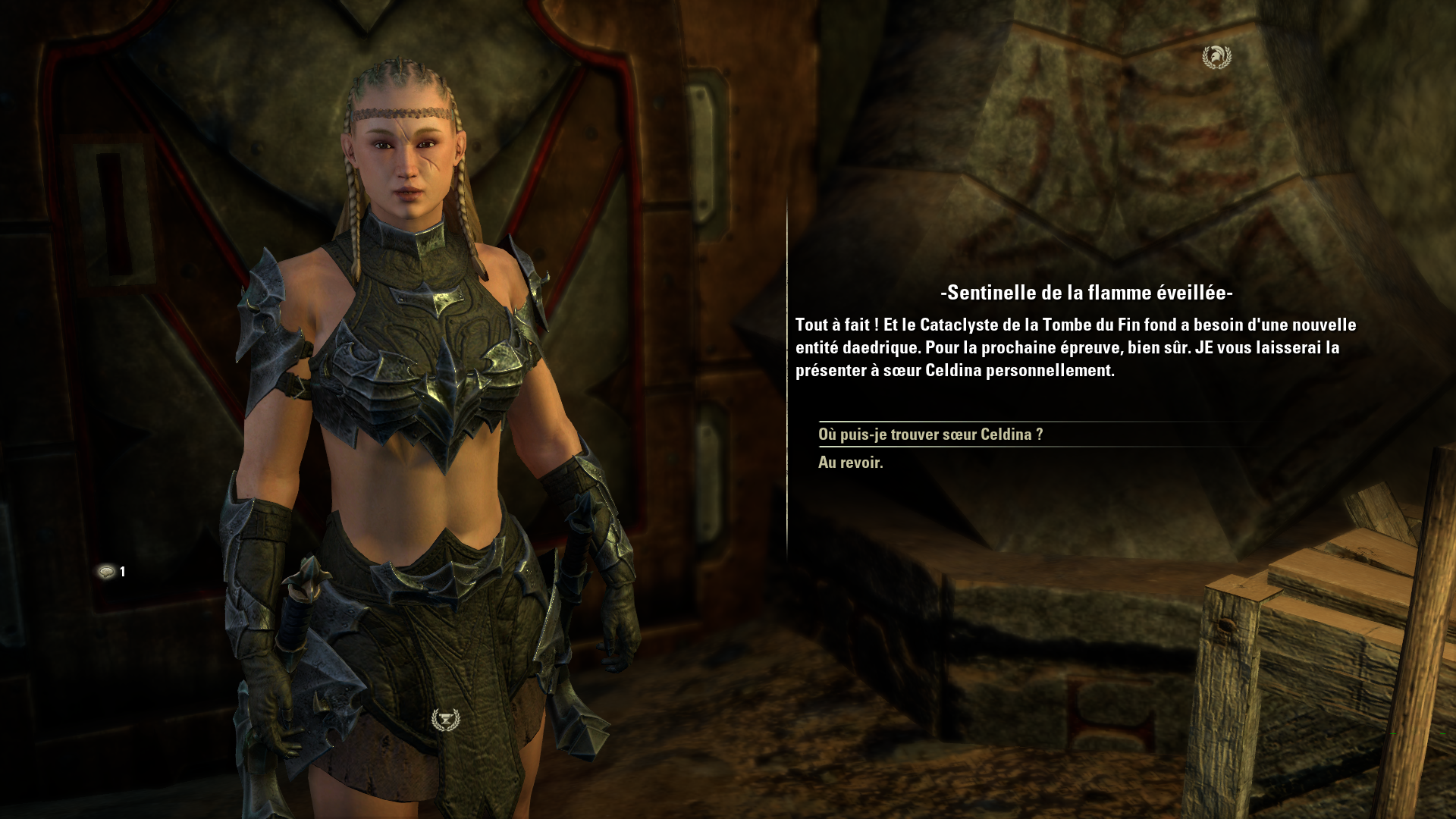
Task: Choose the "Au revoir." reply
Action: click(x=850, y=463)
